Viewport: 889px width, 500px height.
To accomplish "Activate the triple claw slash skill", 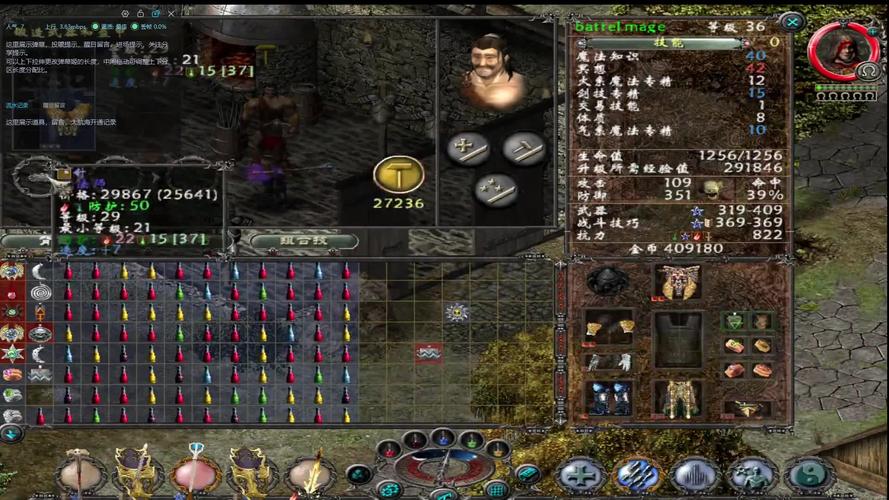I will pos(637,476).
